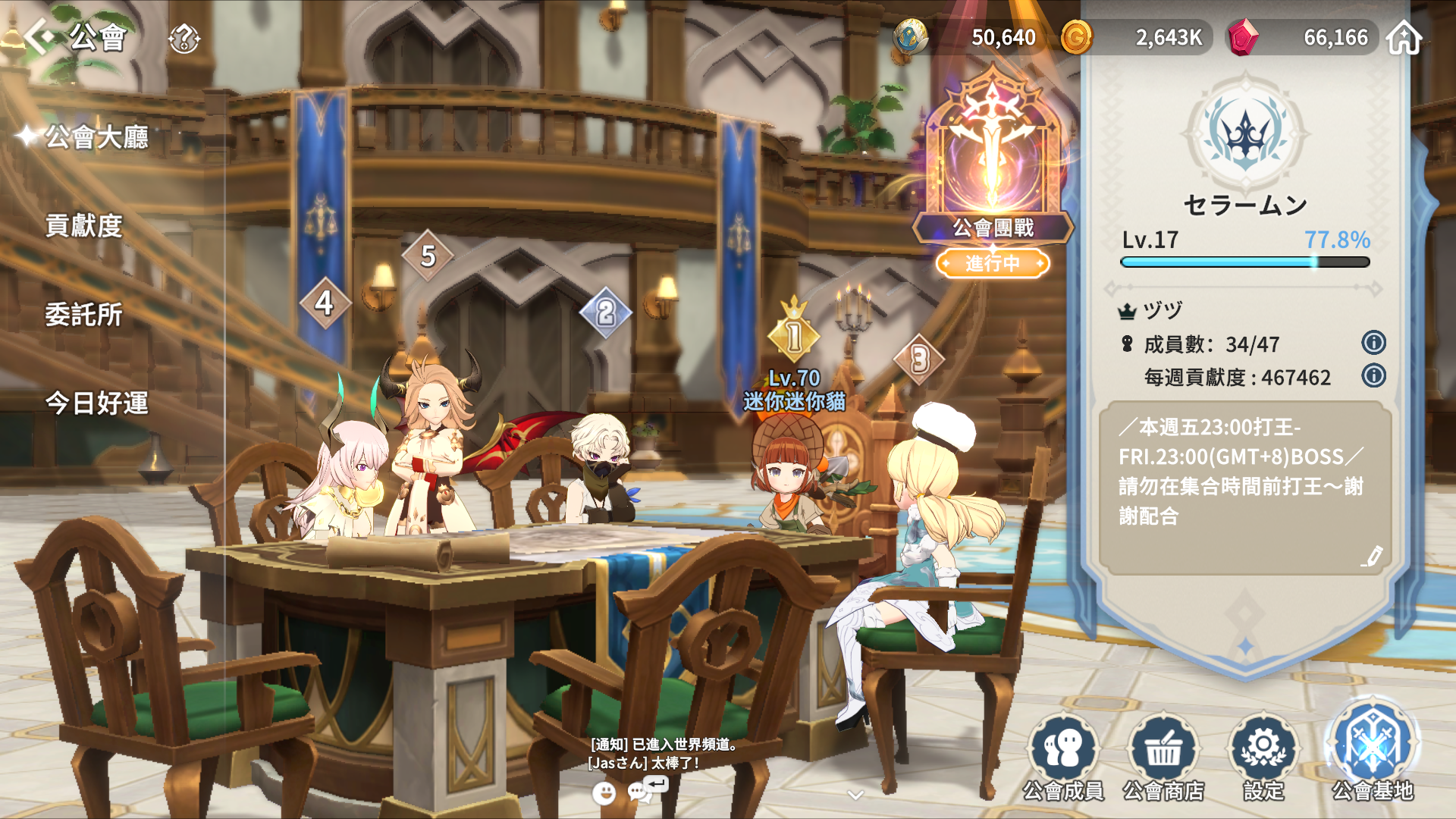Go back using the top-left arrow

[x=39, y=36]
